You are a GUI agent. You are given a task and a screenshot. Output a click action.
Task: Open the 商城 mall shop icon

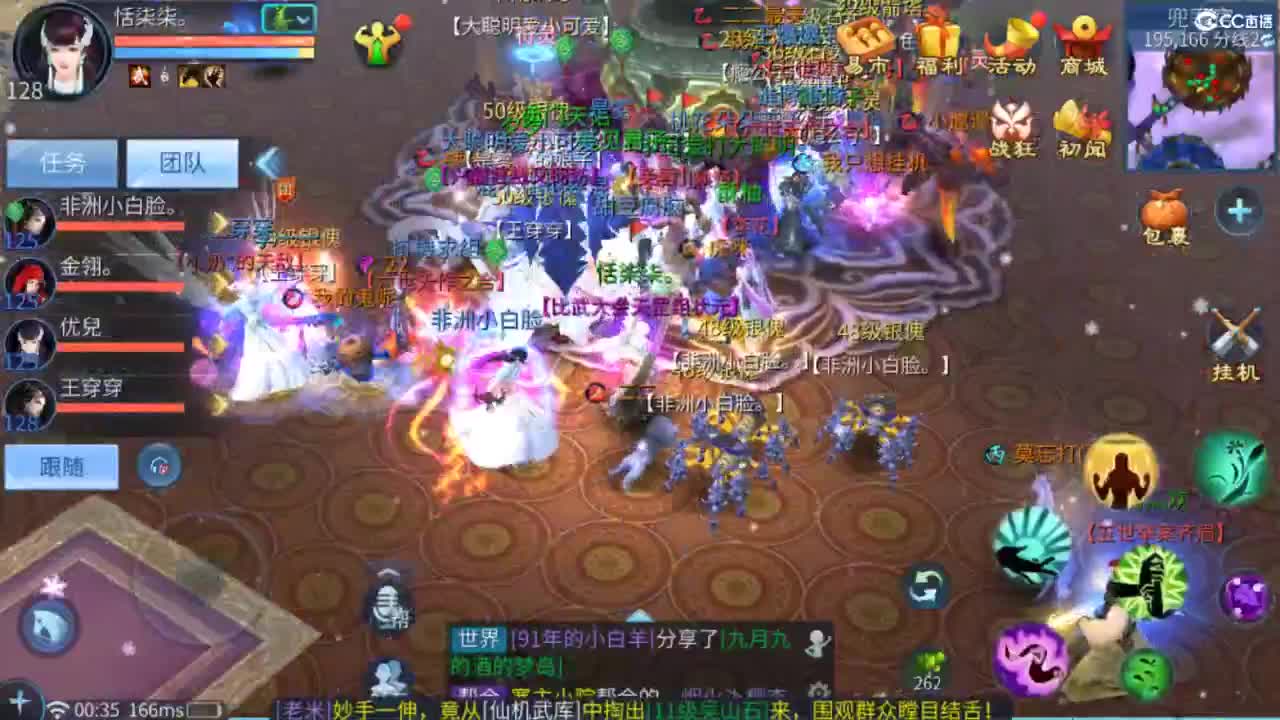tap(1081, 40)
